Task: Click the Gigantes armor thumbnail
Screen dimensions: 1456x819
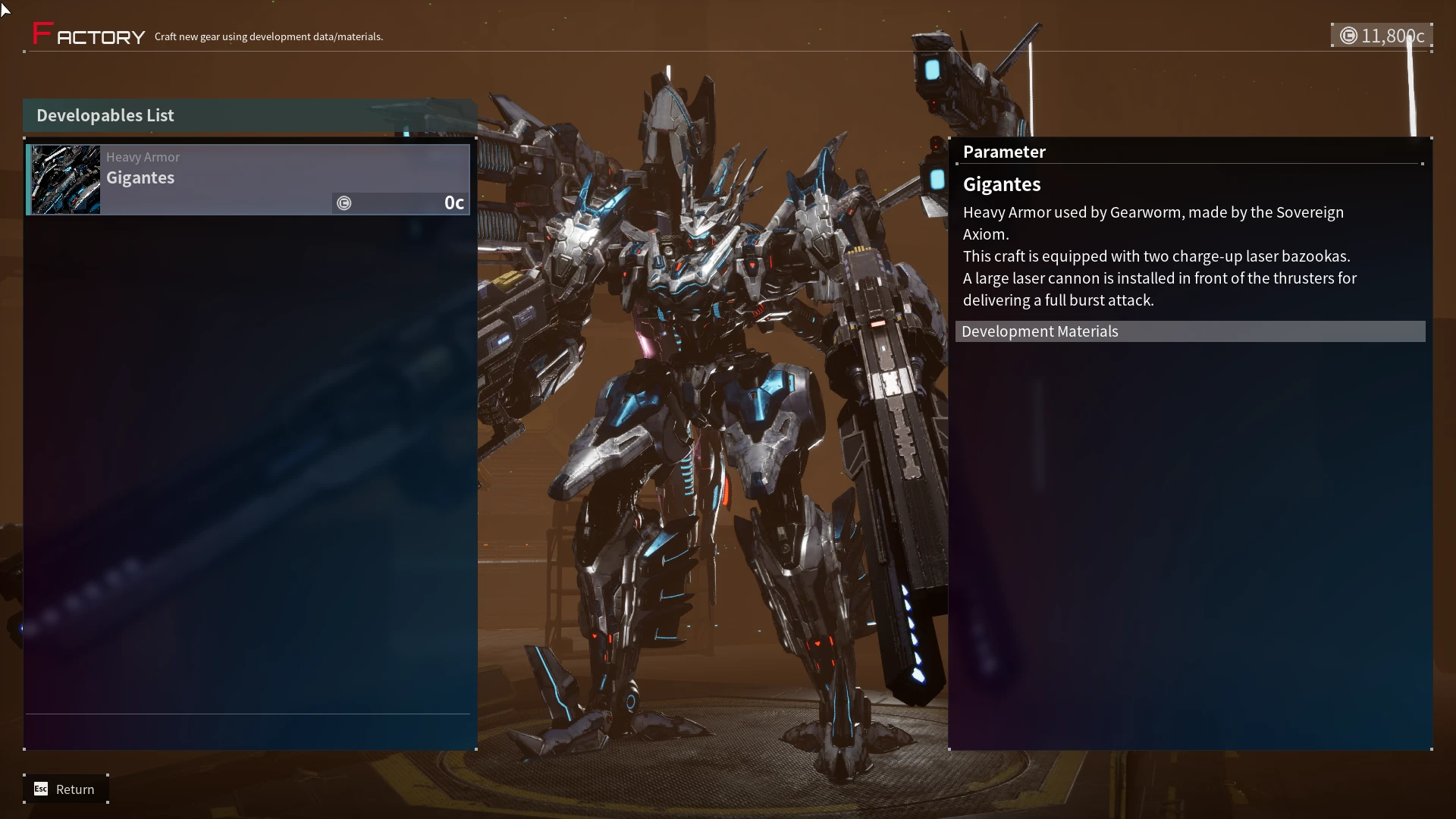Action: [66, 180]
